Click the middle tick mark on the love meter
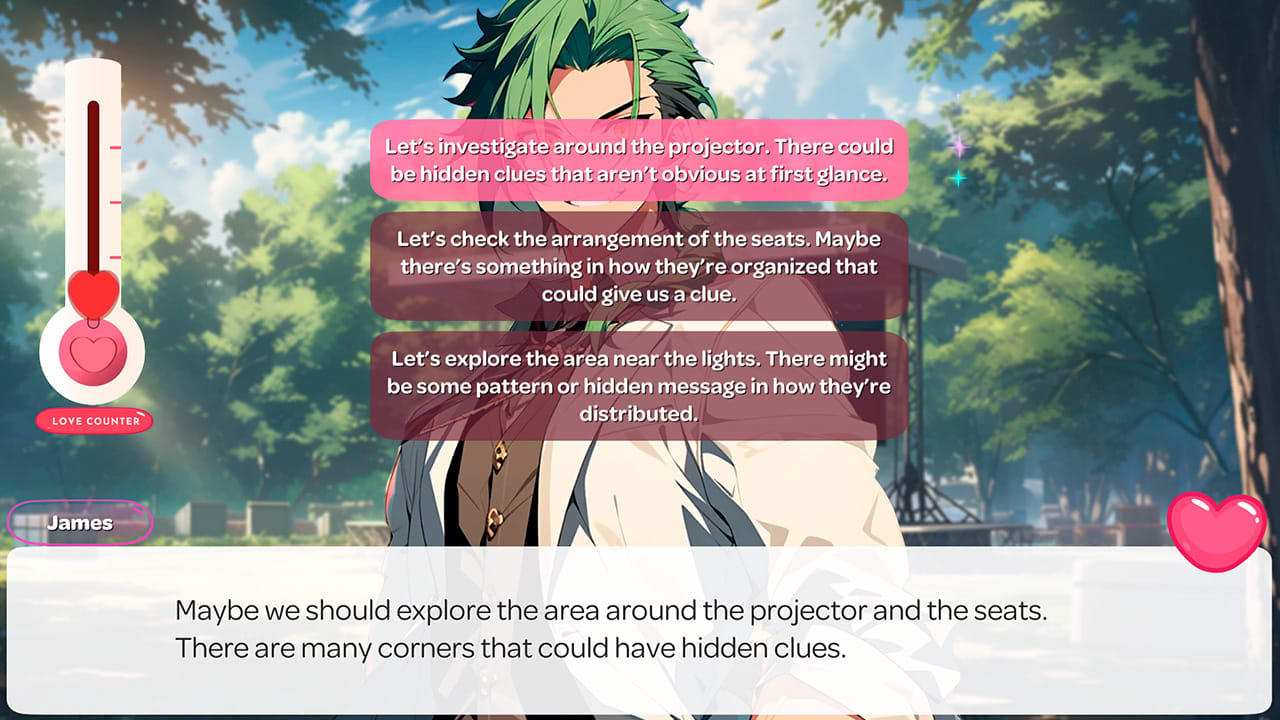Screen dimensions: 1280x720 point(113,201)
